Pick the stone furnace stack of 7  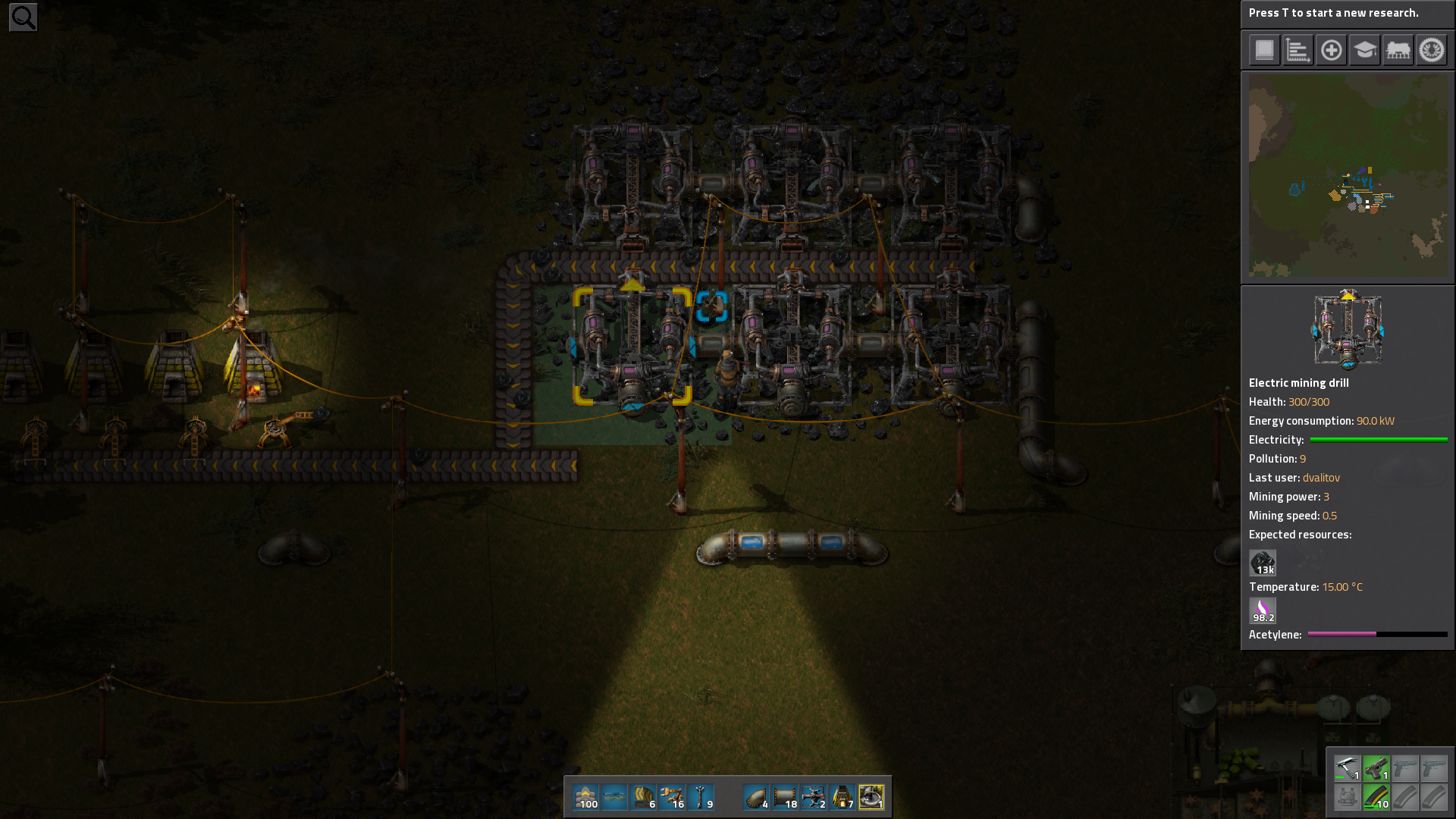(x=843, y=798)
